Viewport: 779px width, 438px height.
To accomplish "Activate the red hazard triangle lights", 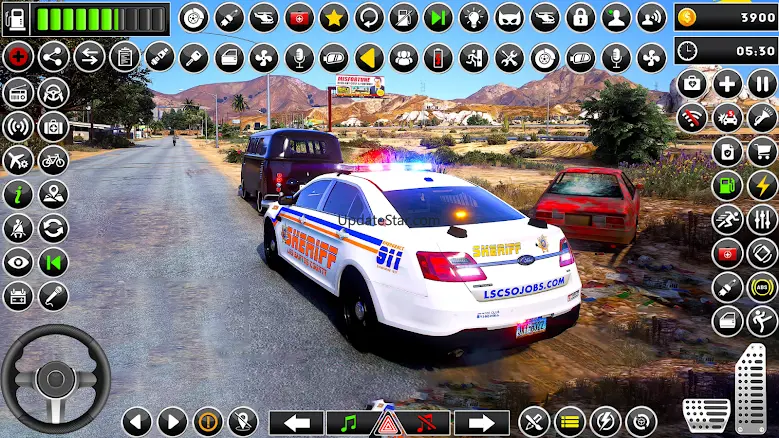I will tap(388, 423).
